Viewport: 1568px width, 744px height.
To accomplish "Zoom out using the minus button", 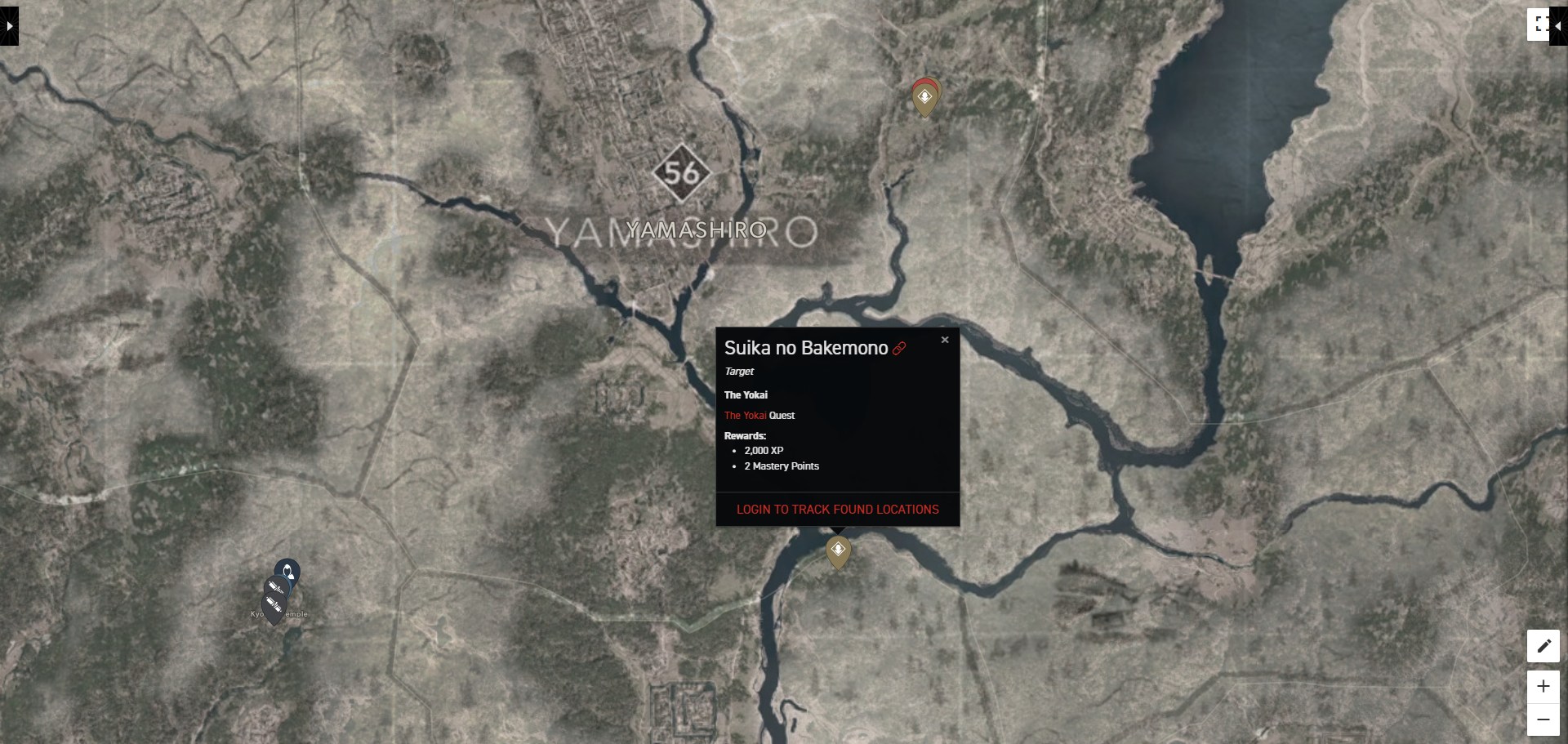I will pos(1543,719).
